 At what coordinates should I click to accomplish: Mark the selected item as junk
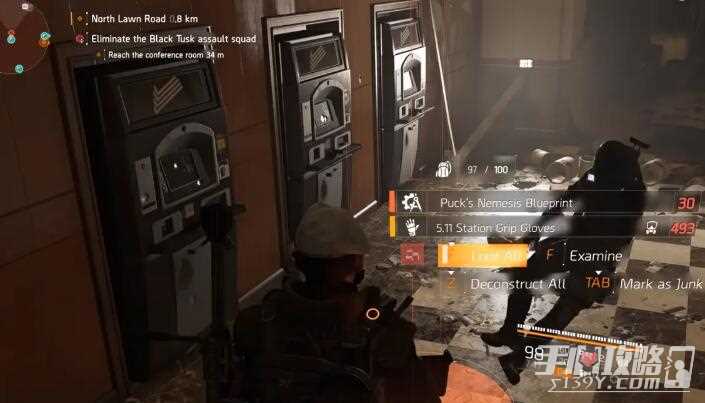[x=652, y=284]
